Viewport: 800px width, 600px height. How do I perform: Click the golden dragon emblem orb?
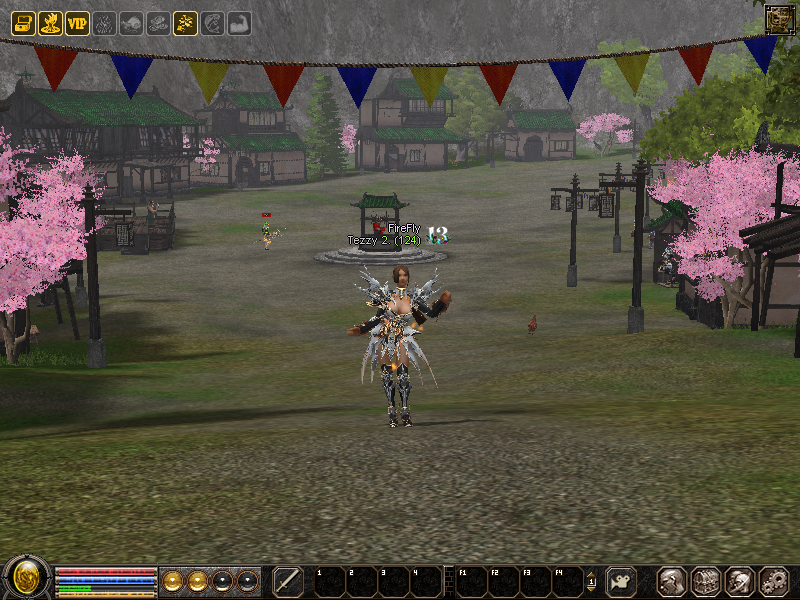coord(26,579)
